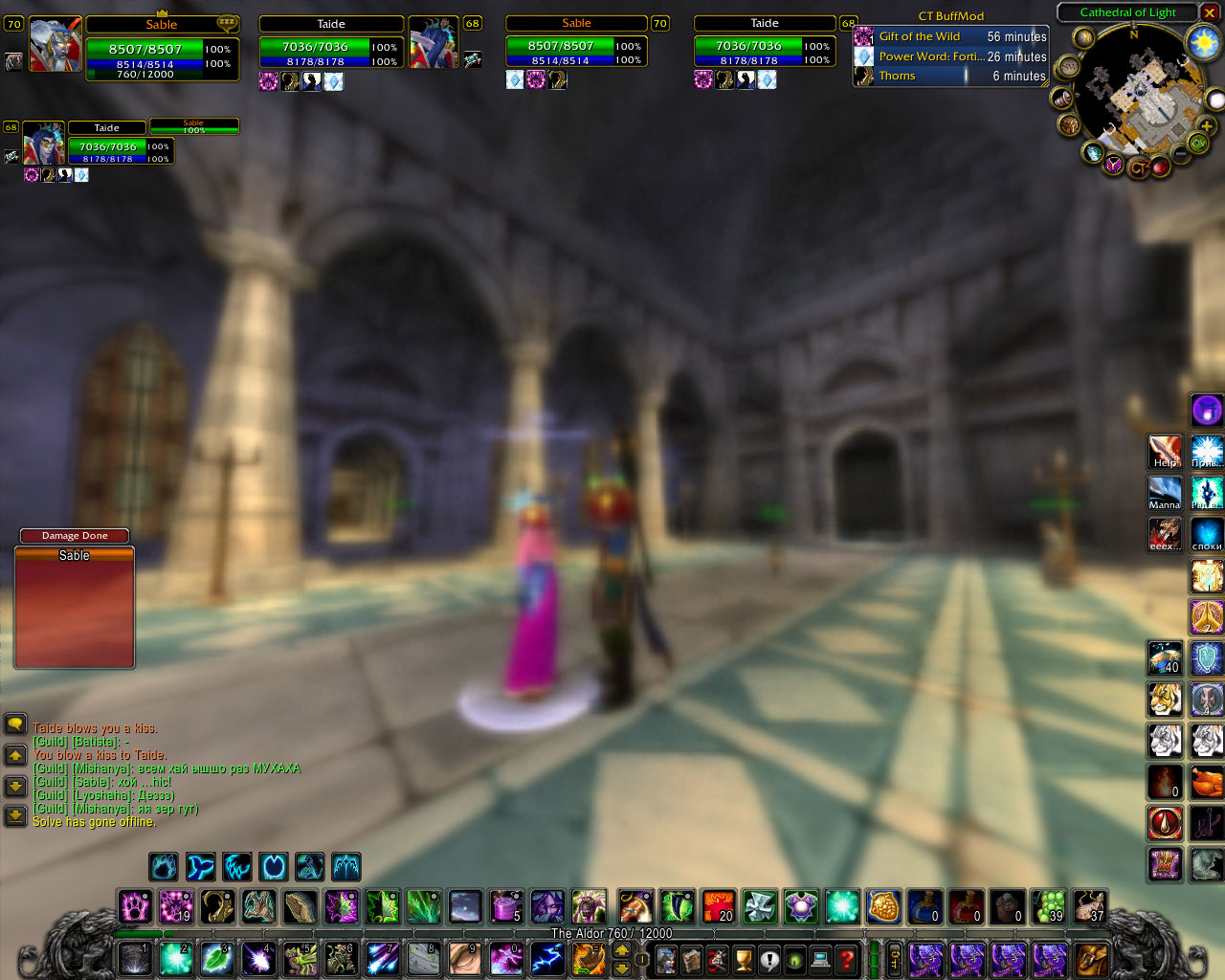Open the red question mark help button
Image resolution: width=1225 pixels, height=980 pixels.
[846, 958]
